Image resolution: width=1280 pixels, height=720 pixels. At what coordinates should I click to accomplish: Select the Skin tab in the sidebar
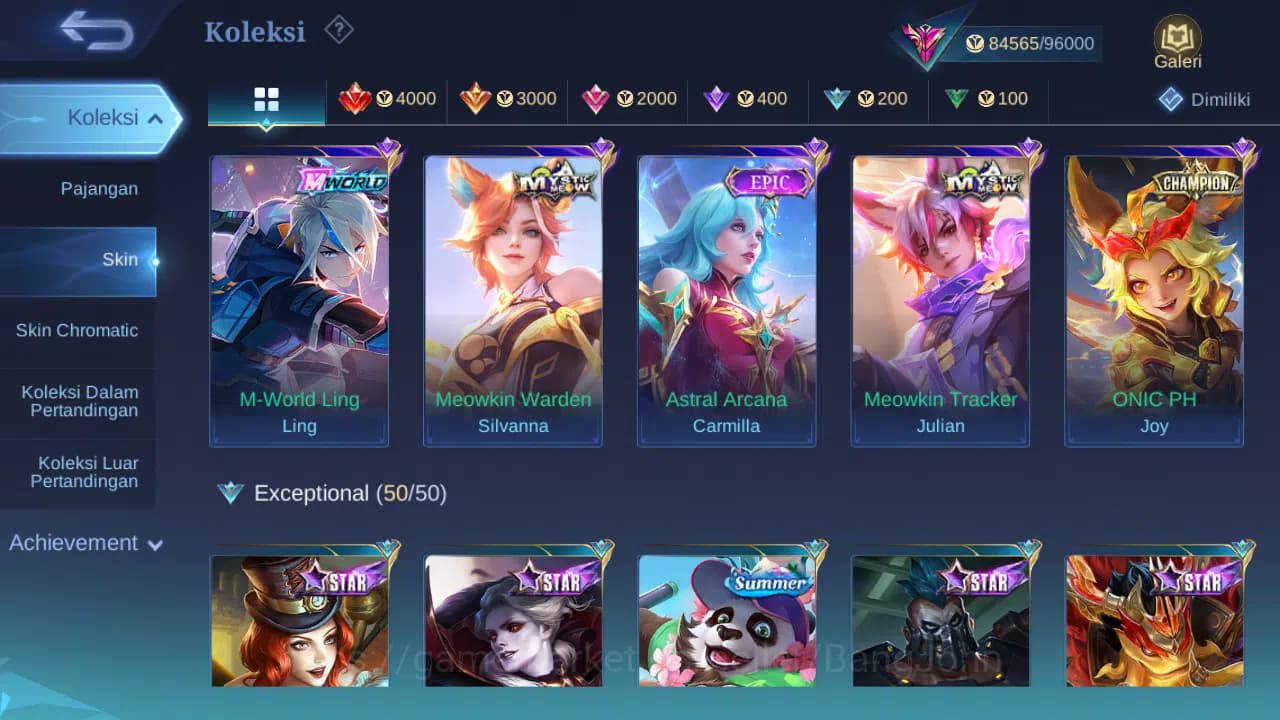120,259
